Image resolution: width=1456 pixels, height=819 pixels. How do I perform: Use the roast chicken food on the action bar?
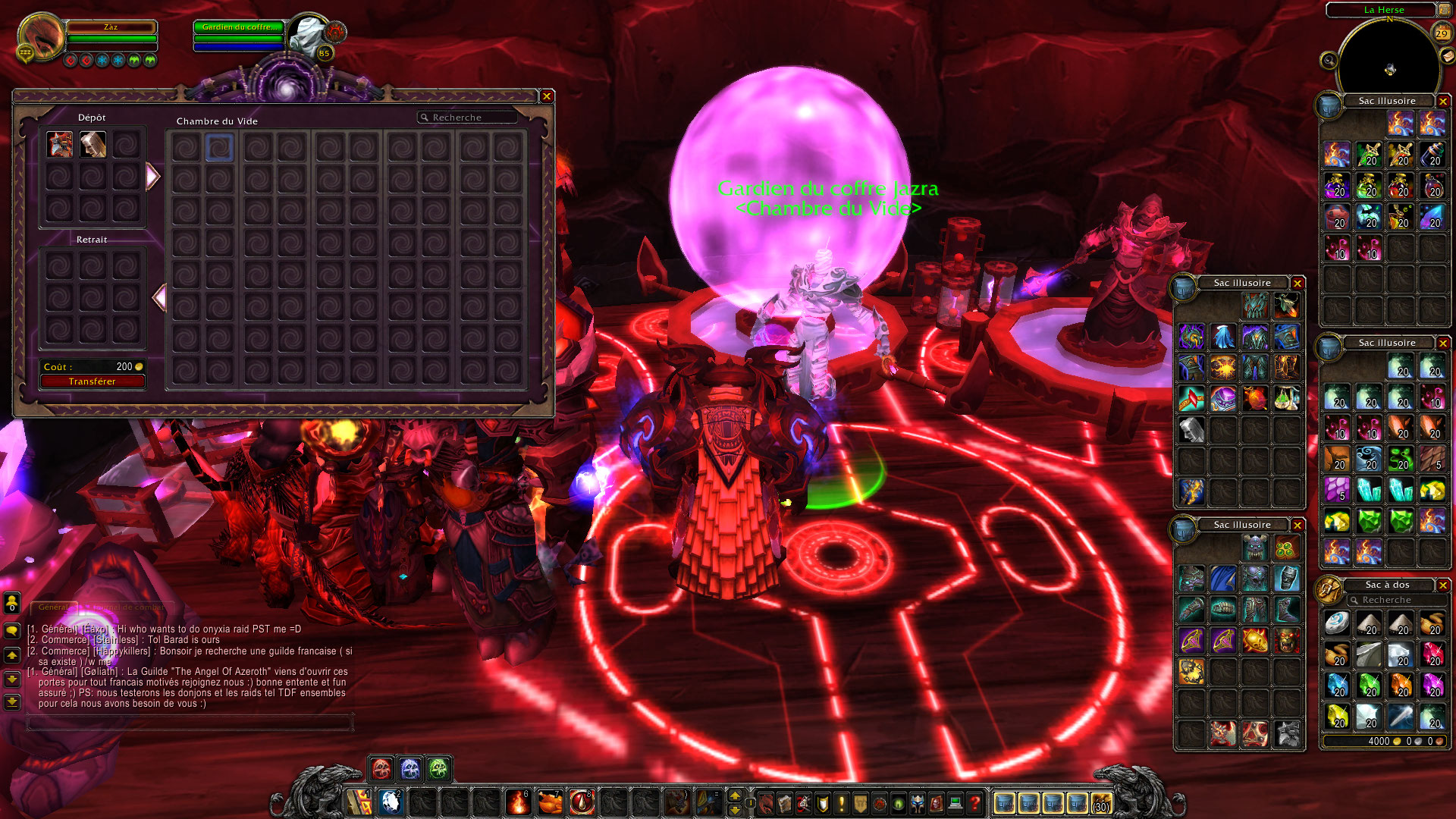tap(550, 802)
